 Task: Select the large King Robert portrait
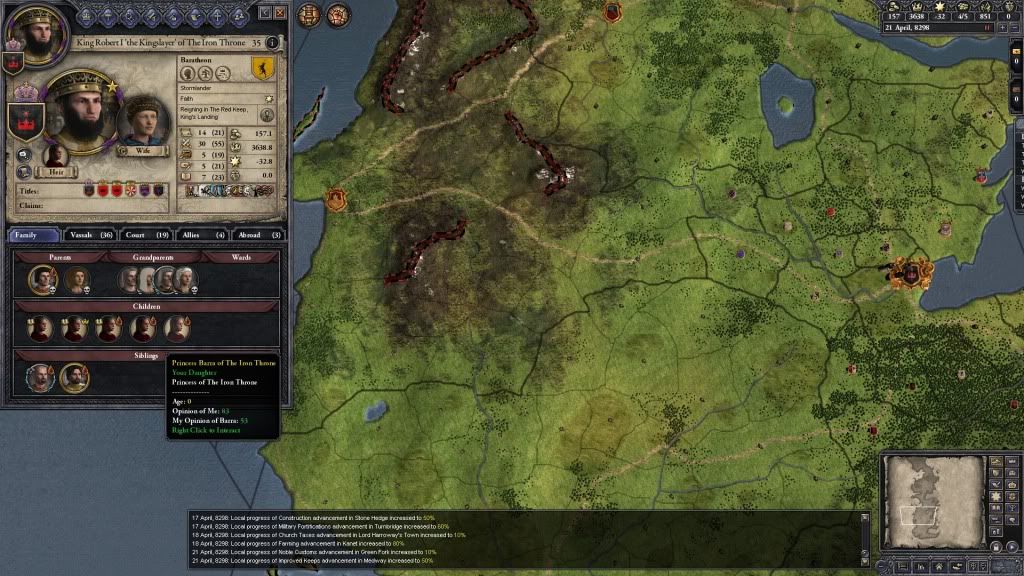[78, 112]
